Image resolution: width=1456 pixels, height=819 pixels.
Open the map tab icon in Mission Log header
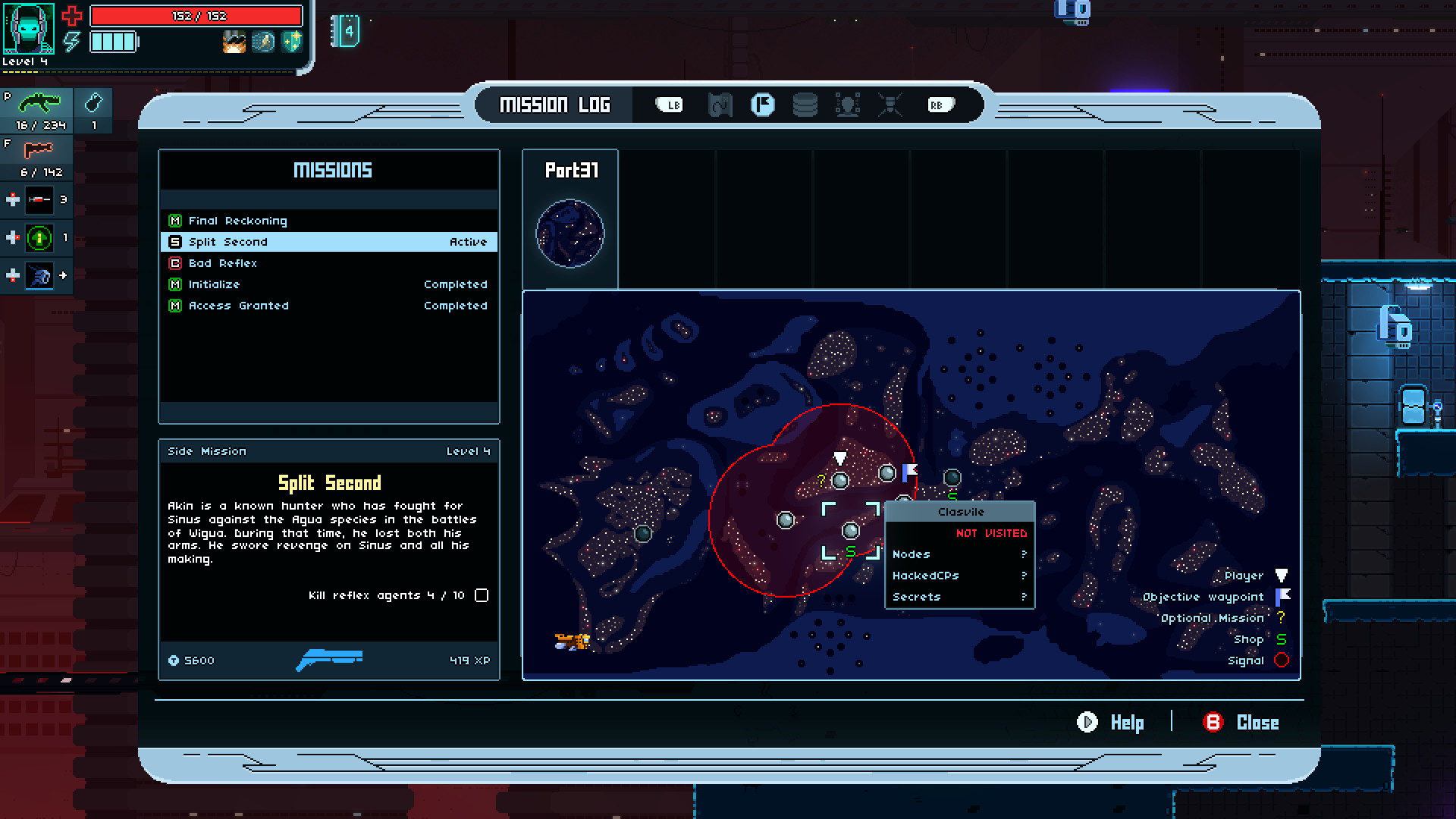point(719,105)
